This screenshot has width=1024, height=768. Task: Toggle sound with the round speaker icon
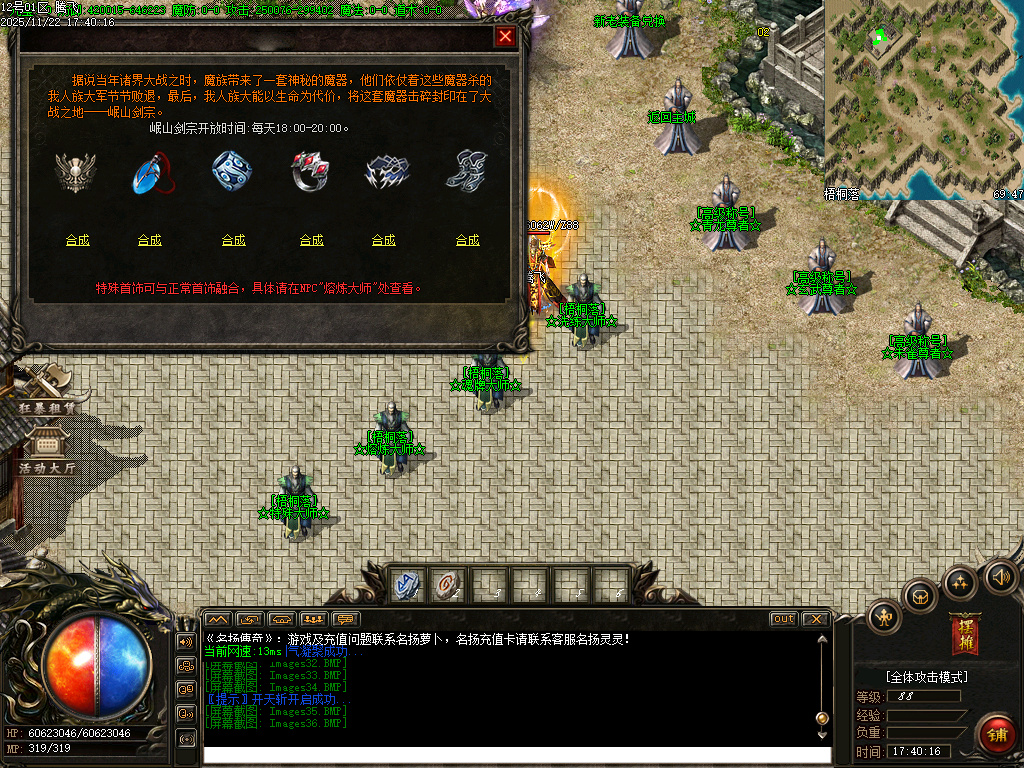(x=1001, y=576)
